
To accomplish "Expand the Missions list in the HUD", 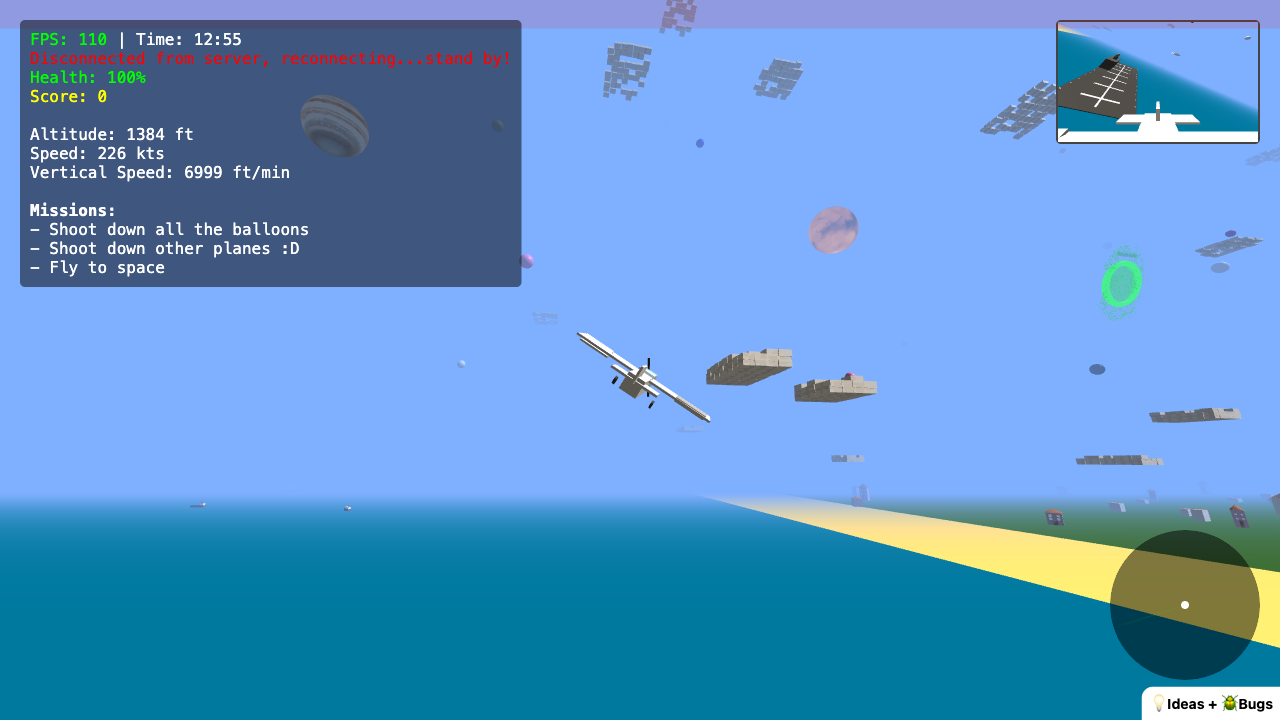I will click(73, 210).
